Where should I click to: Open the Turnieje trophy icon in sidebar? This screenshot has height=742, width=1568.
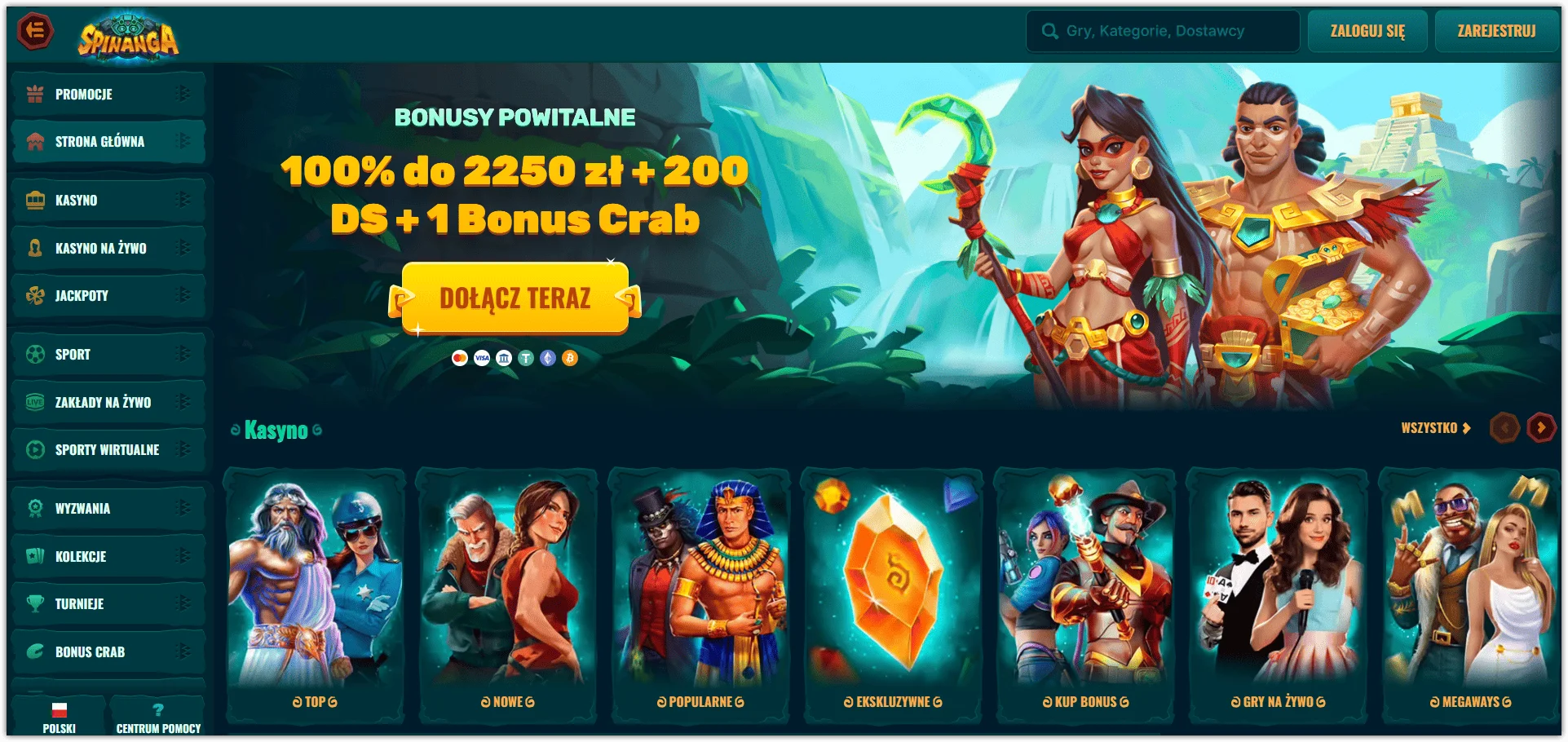click(x=34, y=604)
